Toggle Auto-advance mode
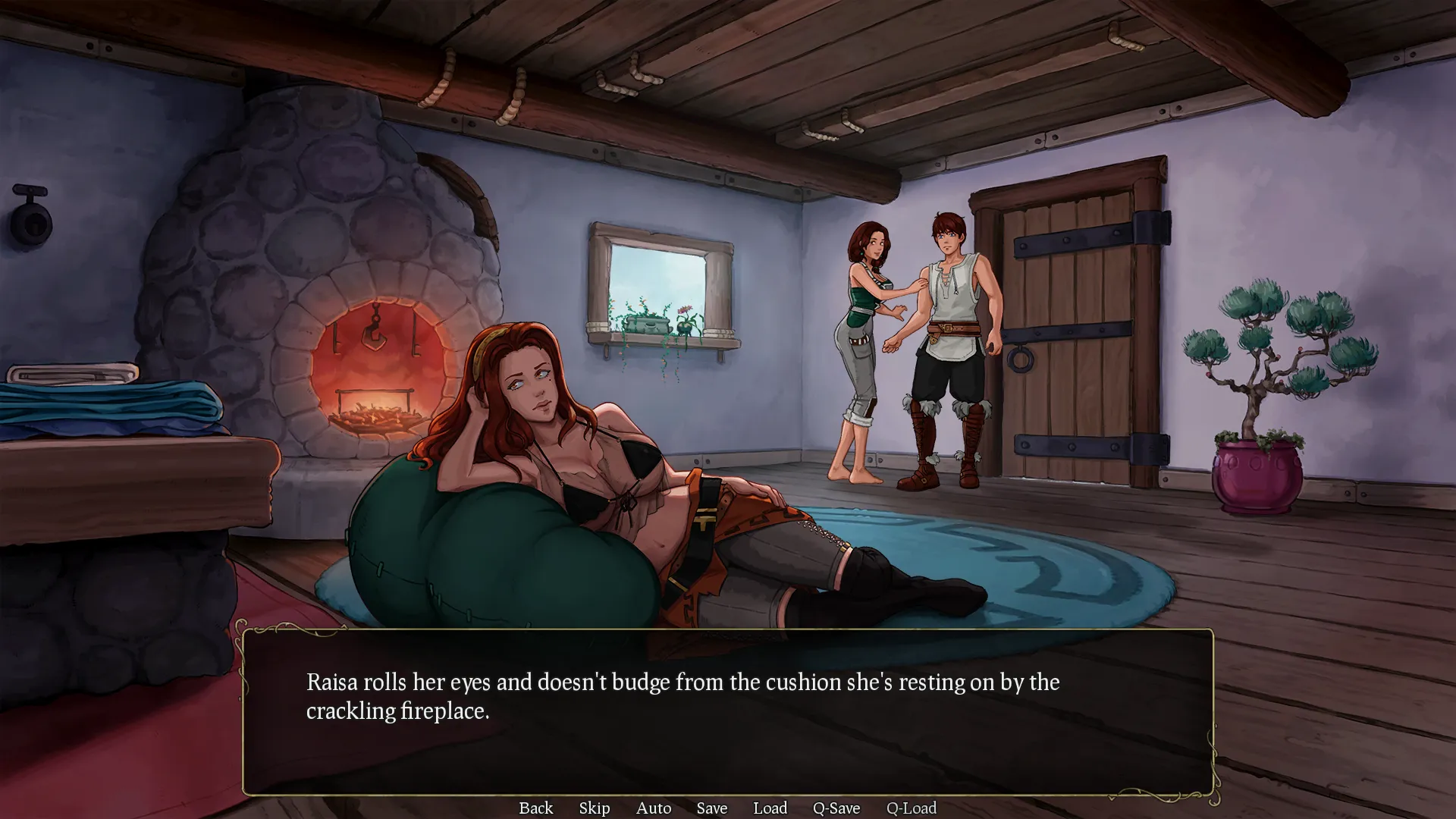The image size is (1456, 819). [x=654, y=808]
